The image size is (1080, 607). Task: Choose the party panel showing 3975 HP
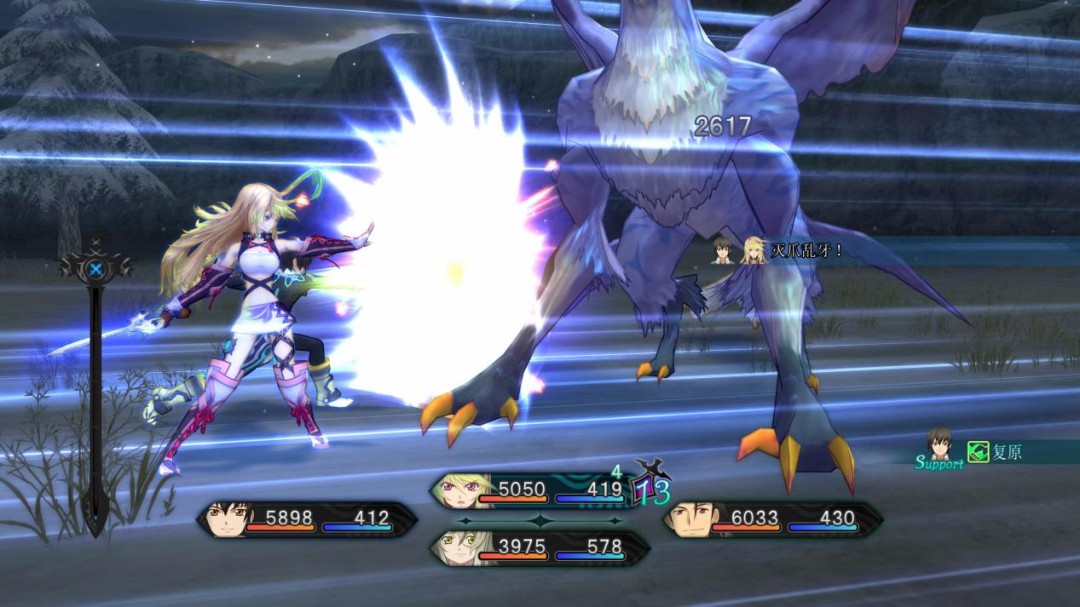pyautogui.click(x=540, y=548)
